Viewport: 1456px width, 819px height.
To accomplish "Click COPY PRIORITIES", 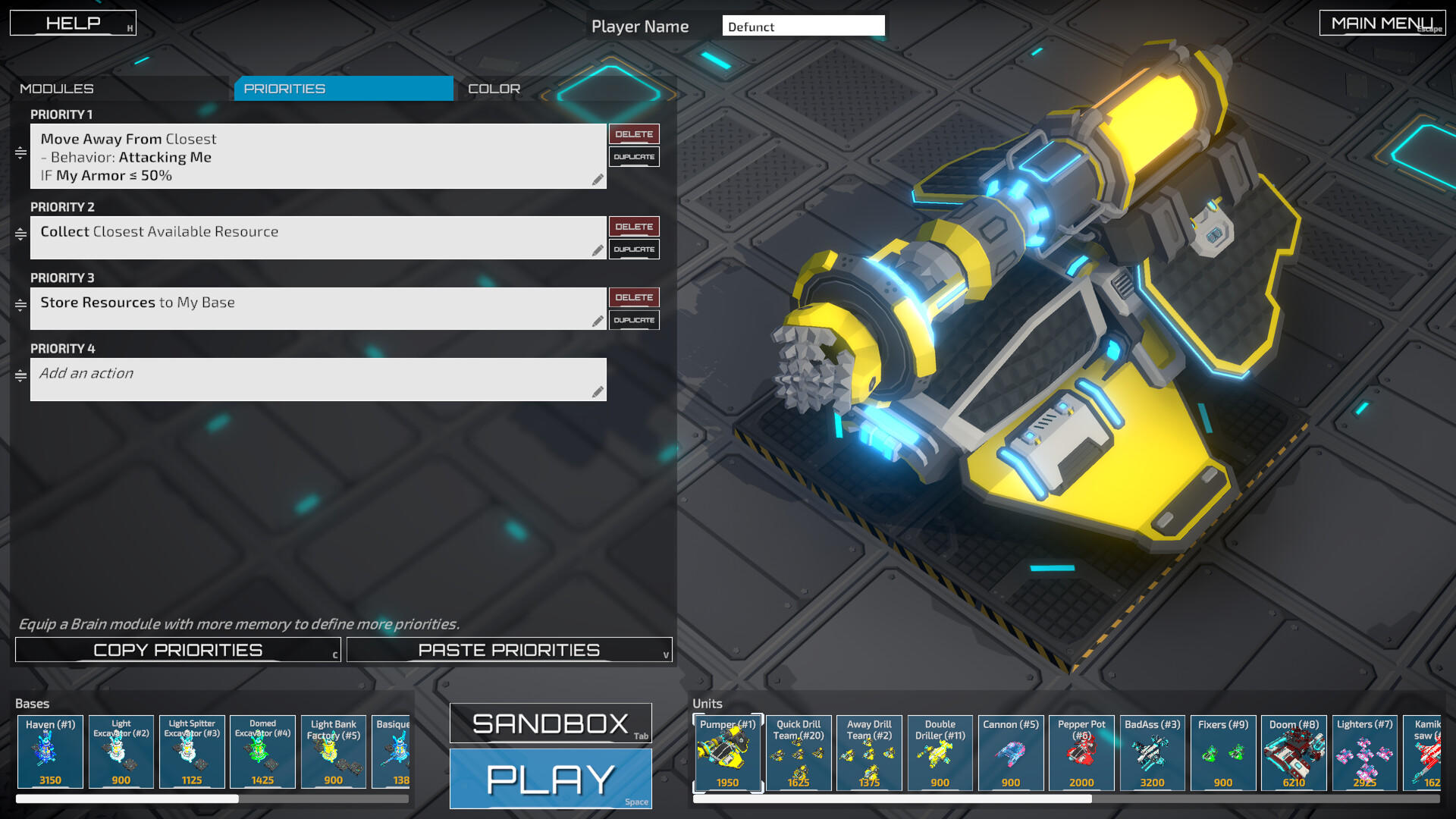I will [177, 649].
